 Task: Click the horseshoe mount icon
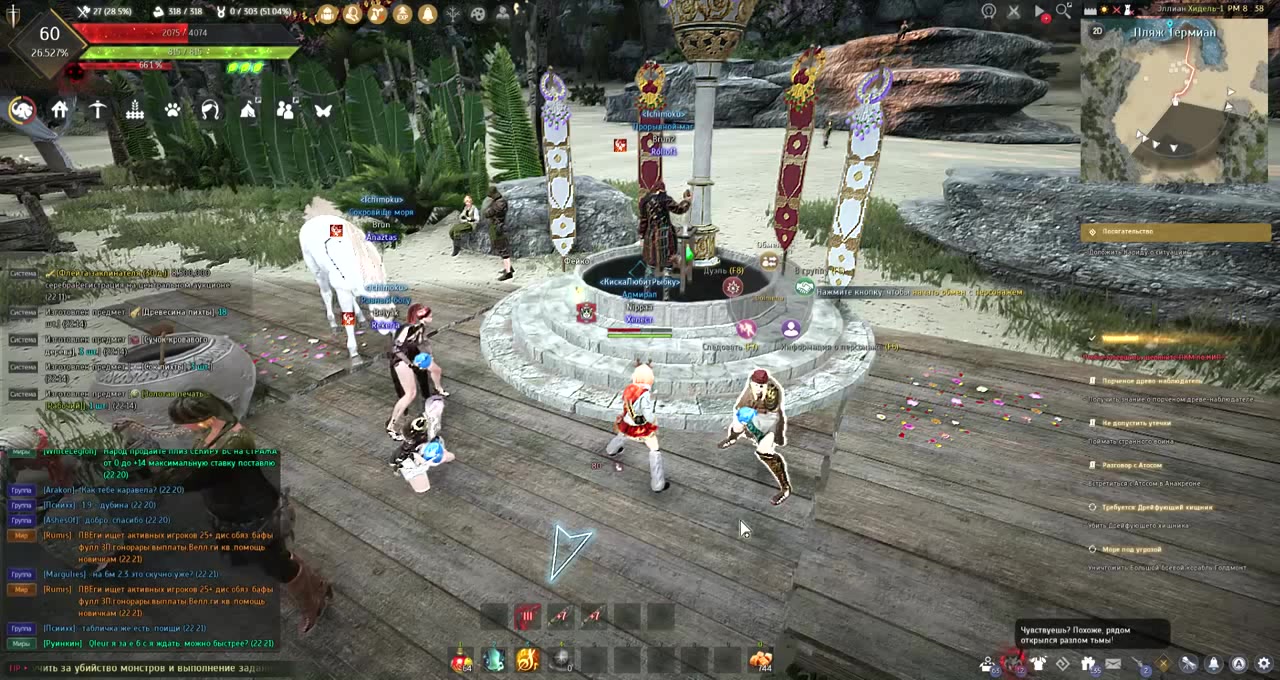[x=210, y=110]
